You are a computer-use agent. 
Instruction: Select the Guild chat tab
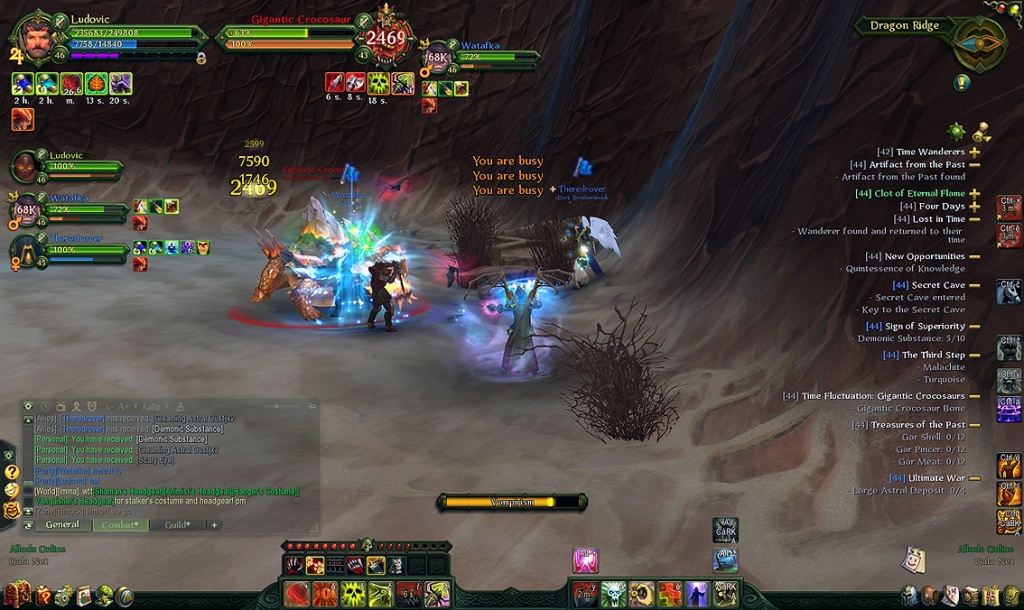point(178,524)
